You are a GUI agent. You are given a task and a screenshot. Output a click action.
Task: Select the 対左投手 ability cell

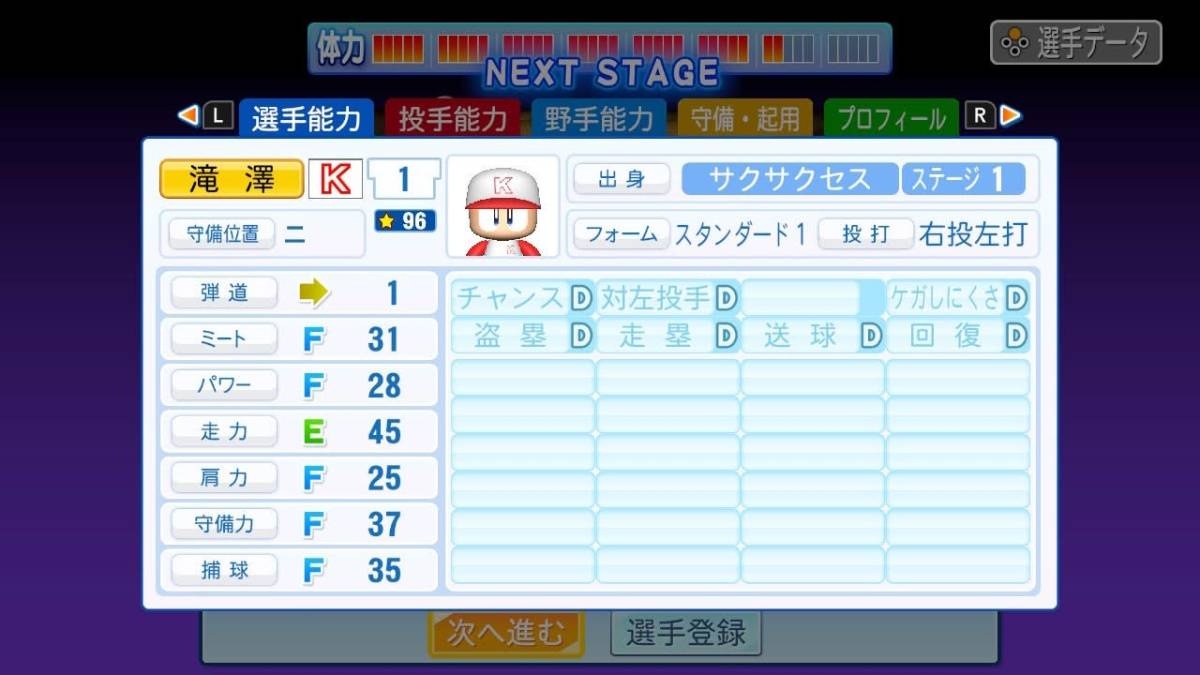click(668, 298)
